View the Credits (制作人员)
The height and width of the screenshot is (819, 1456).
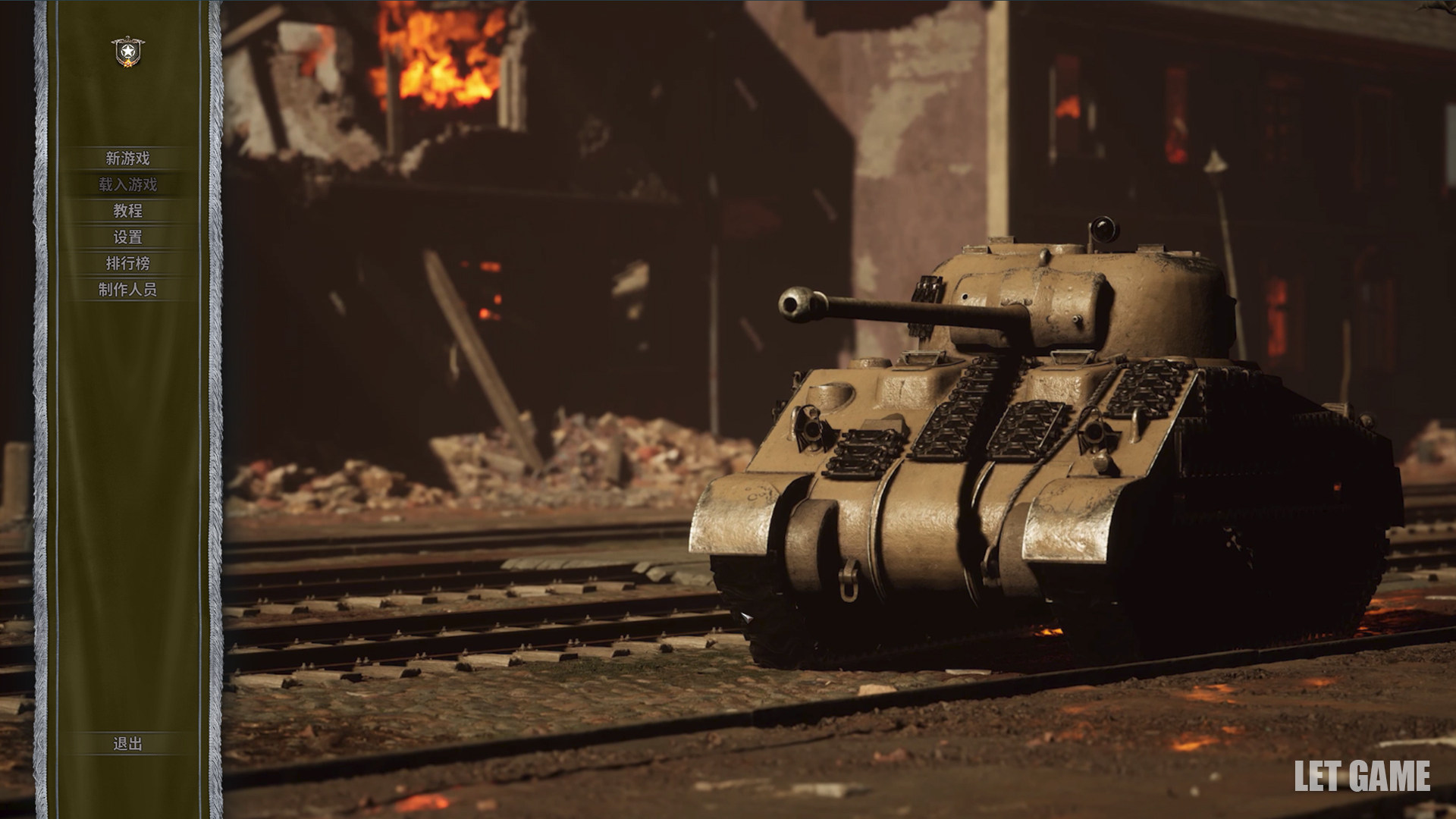point(127,289)
